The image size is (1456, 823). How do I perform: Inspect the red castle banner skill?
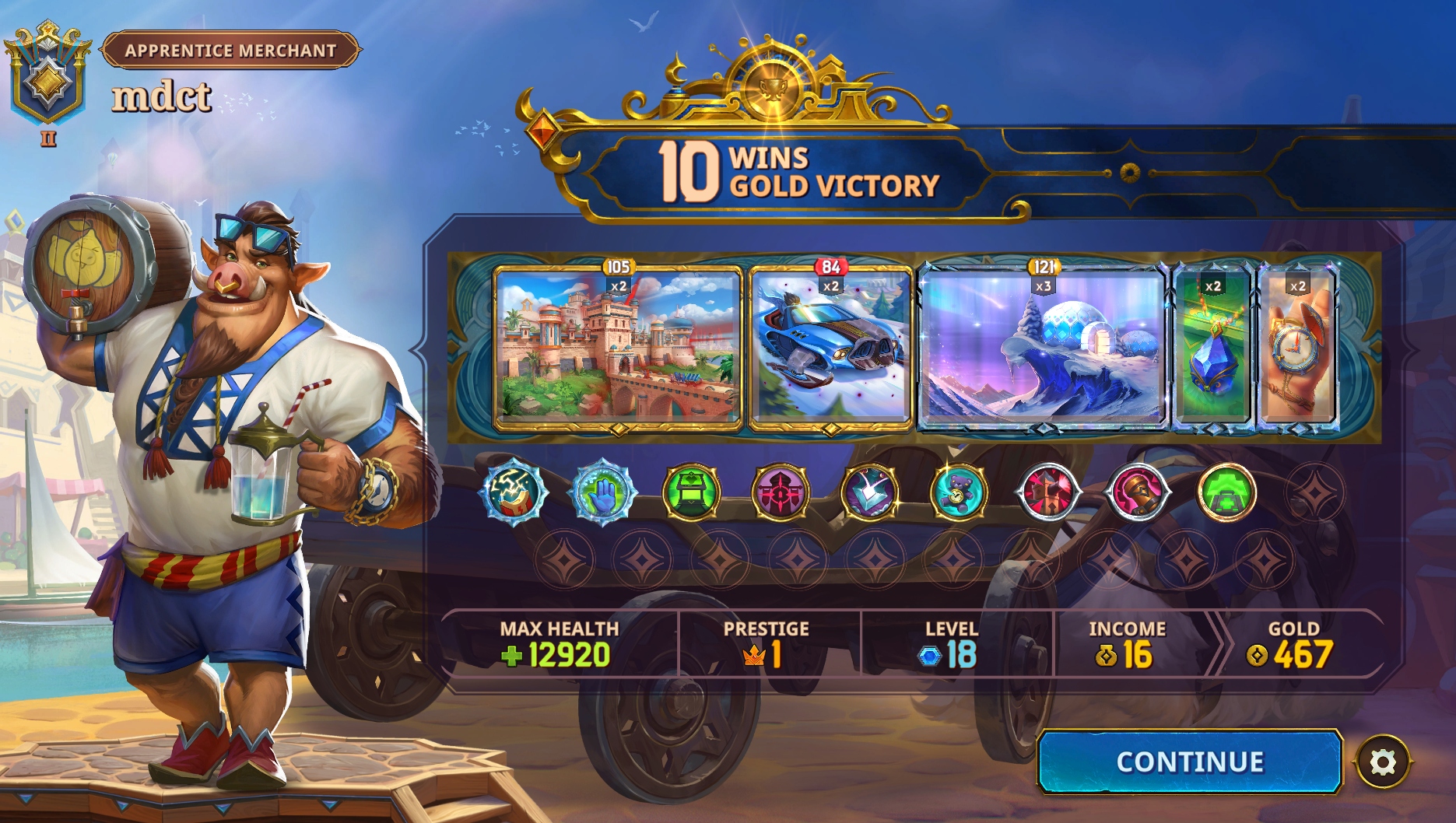point(781,492)
